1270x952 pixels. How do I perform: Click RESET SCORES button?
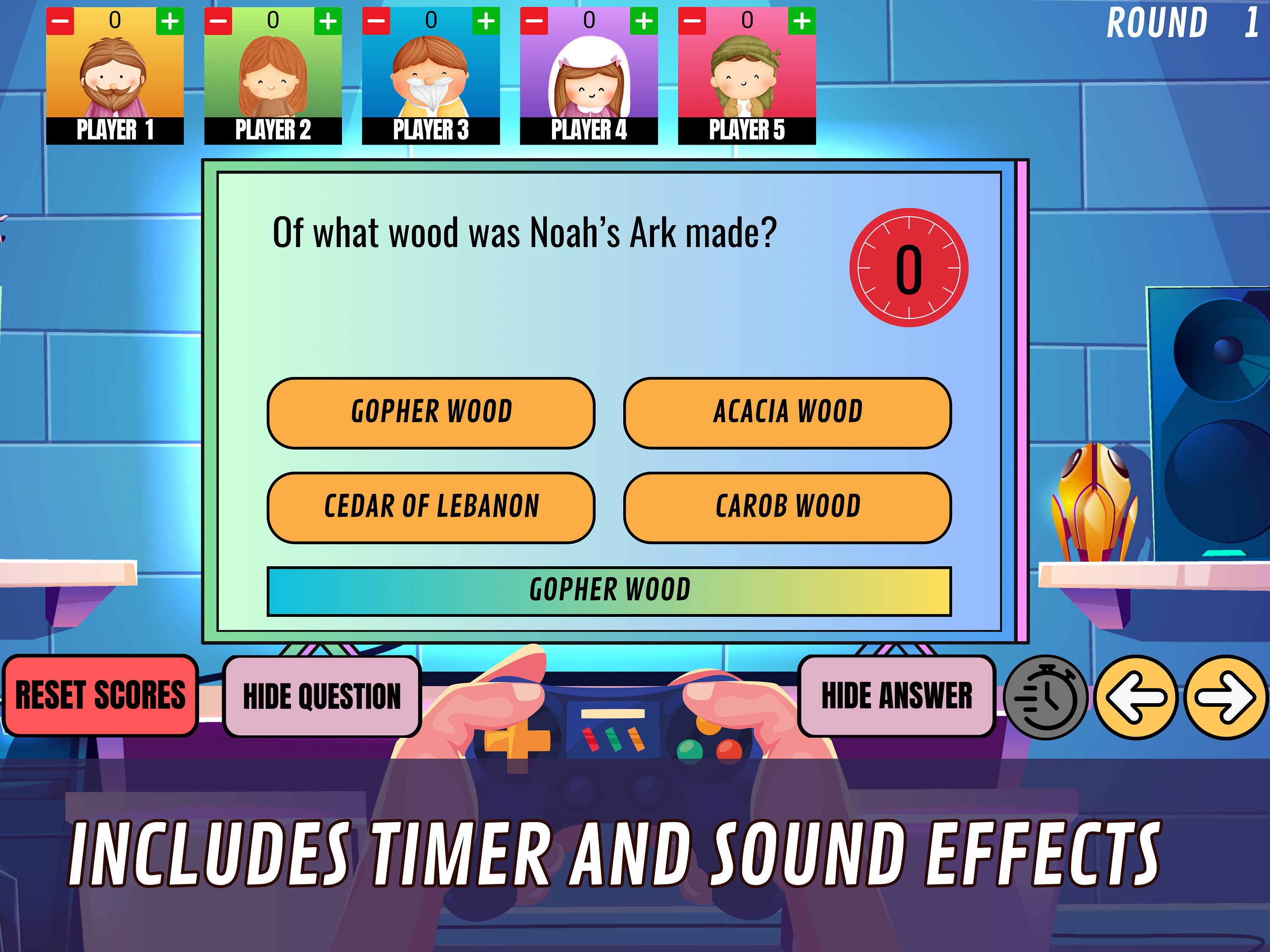tap(101, 694)
